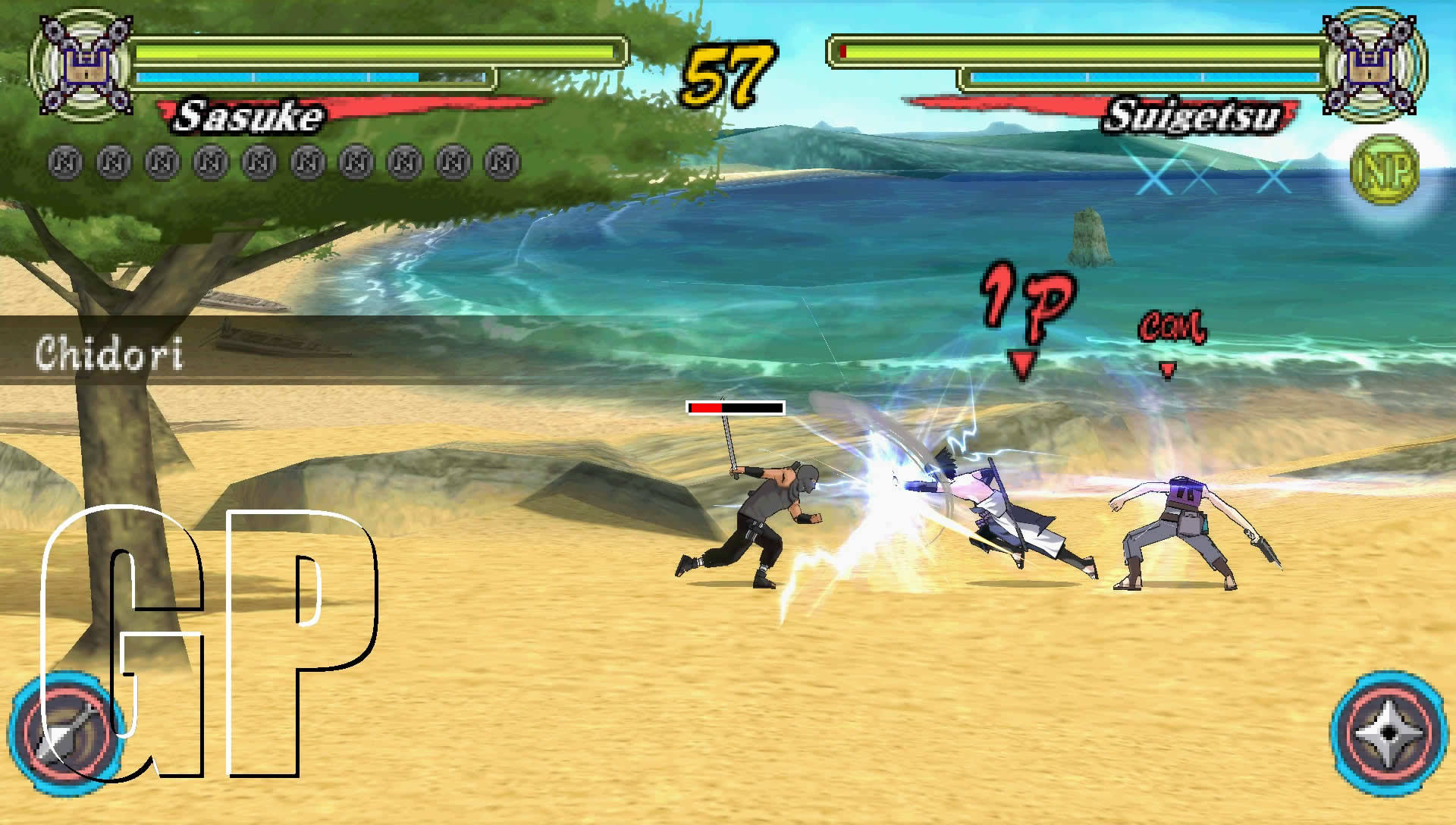Tap the guard-break gauge above the enemy ninja
The image size is (1456, 825).
tap(734, 408)
